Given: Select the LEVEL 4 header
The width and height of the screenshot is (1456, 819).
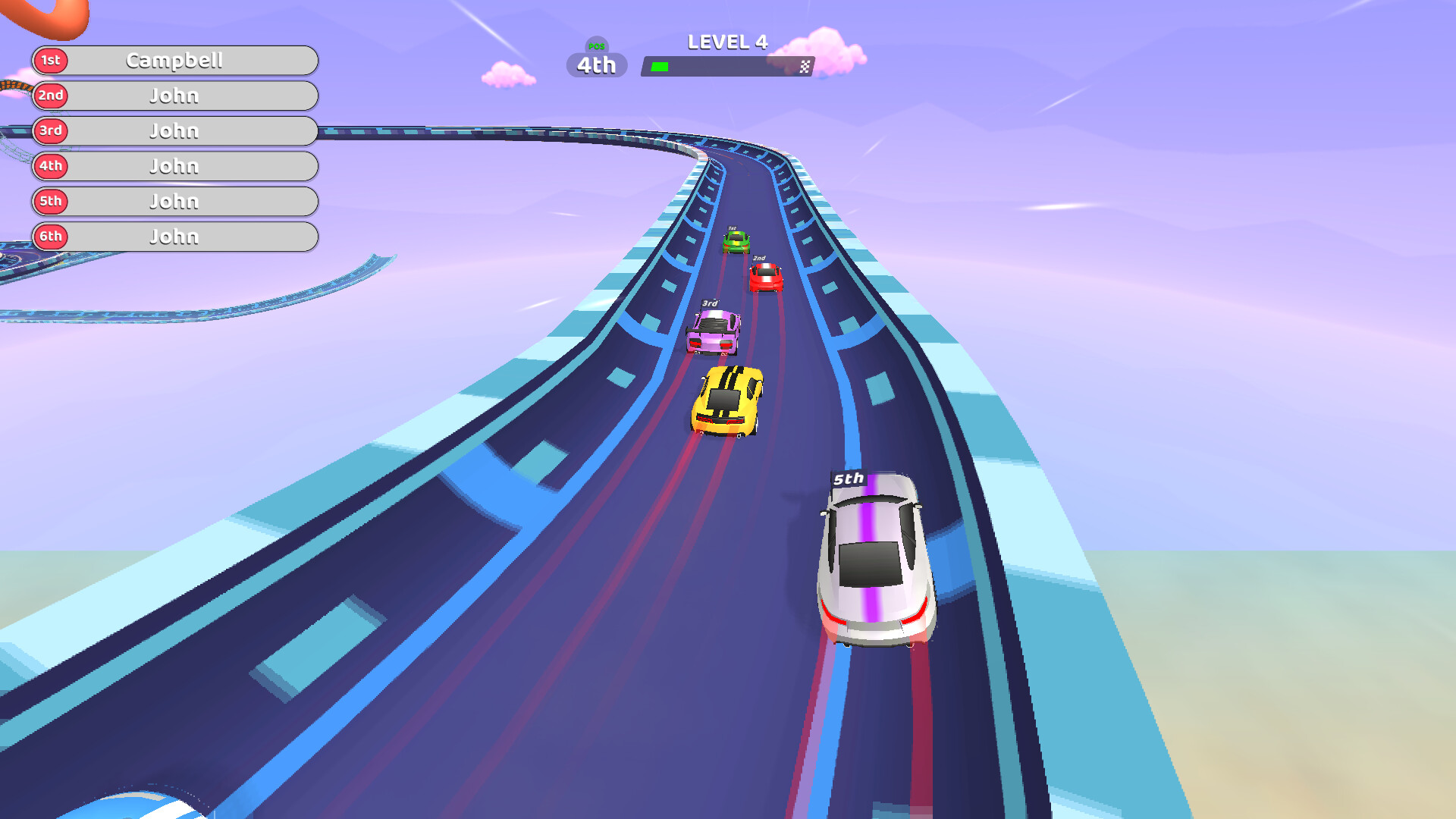Looking at the screenshot, I should point(727,42).
